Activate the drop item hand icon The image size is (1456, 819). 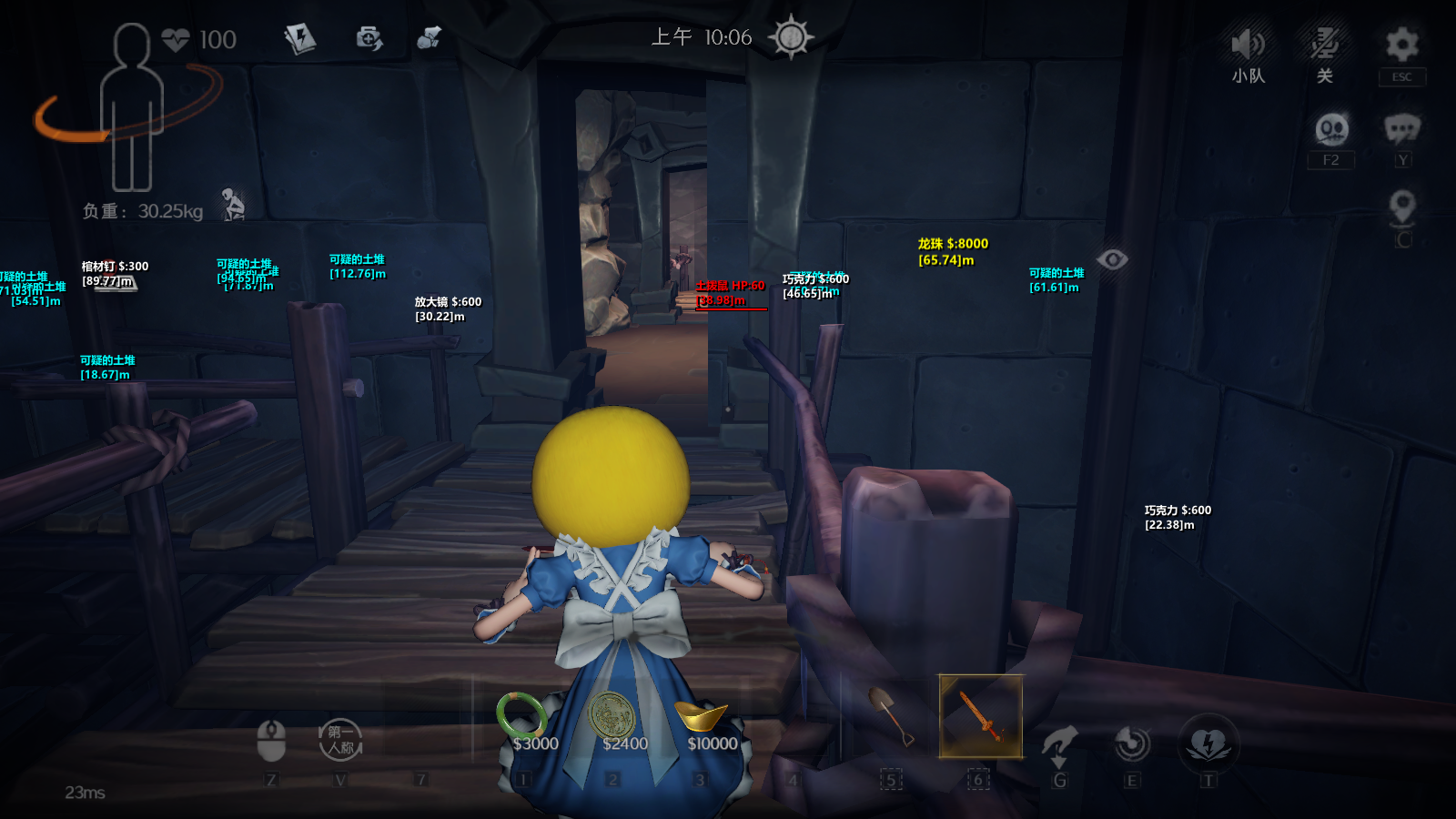(x=1059, y=743)
